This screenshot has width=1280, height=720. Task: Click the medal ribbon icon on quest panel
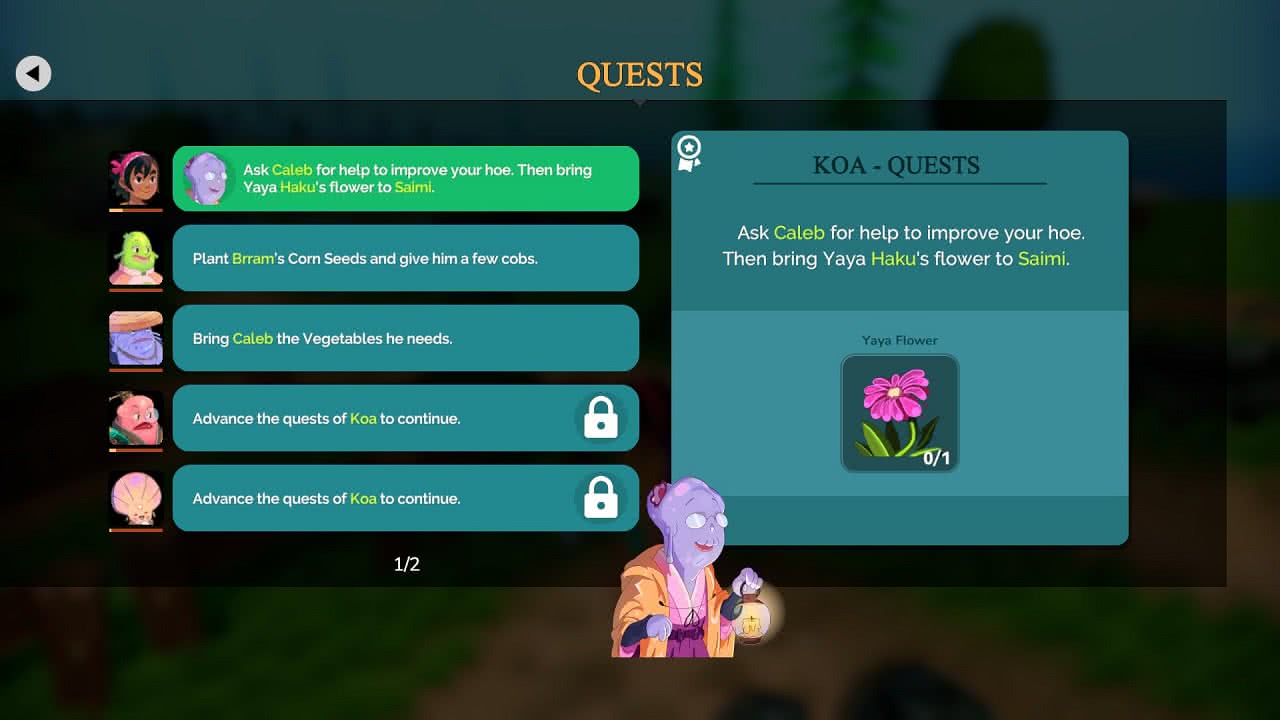[x=689, y=152]
